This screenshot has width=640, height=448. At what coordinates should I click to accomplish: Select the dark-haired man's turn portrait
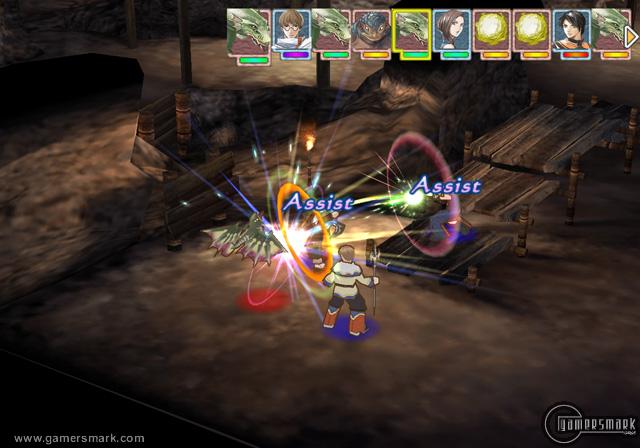(572, 30)
